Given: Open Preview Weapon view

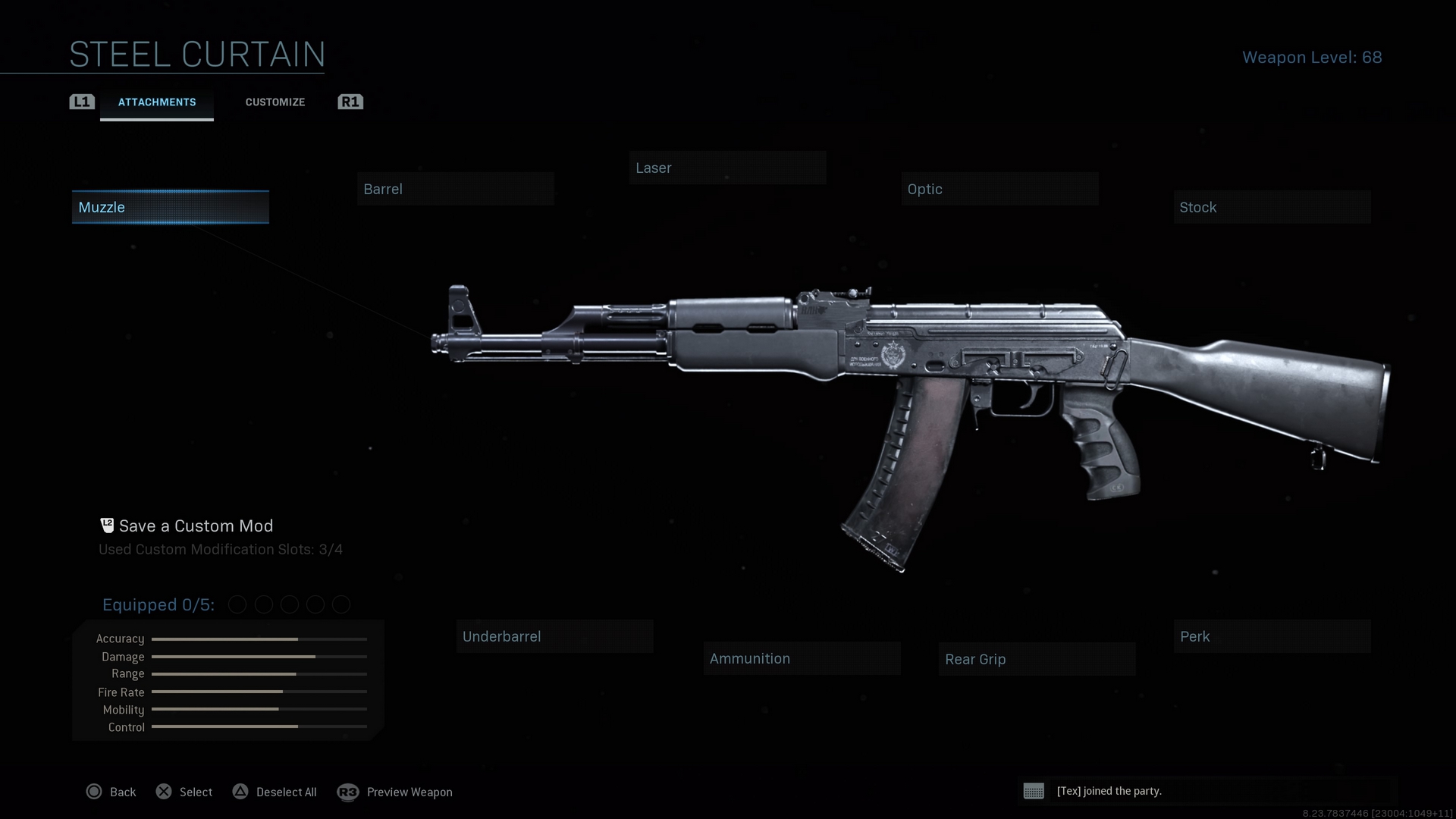Looking at the screenshot, I should pyautogui.click(x=396, y=792).
